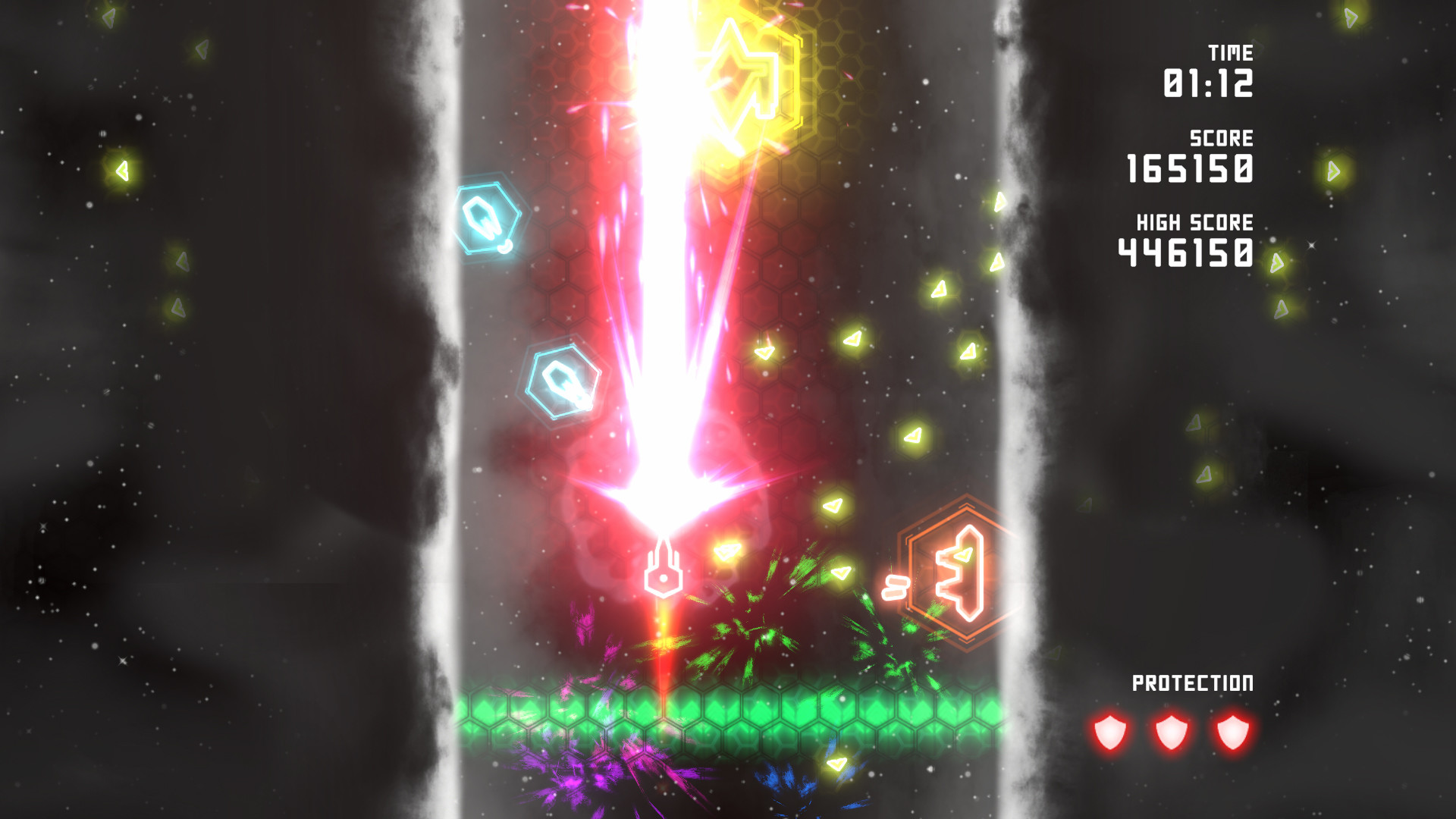The width and height of the screenshot is (1456, 819).
Task: Click the PROTECTION label
Action: 1194,681
